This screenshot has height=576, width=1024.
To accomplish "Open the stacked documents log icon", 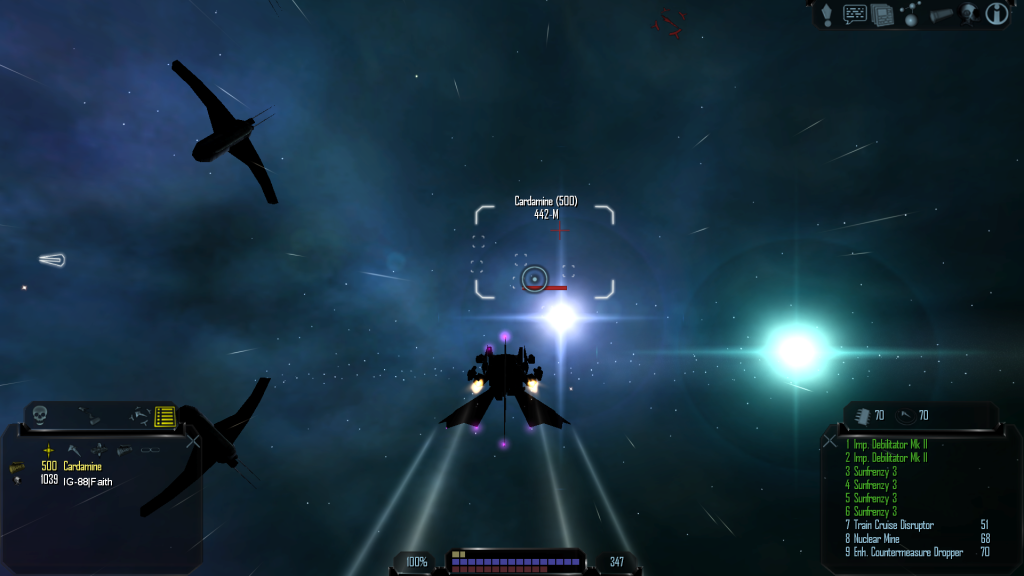I will click(x=882, y=14).
